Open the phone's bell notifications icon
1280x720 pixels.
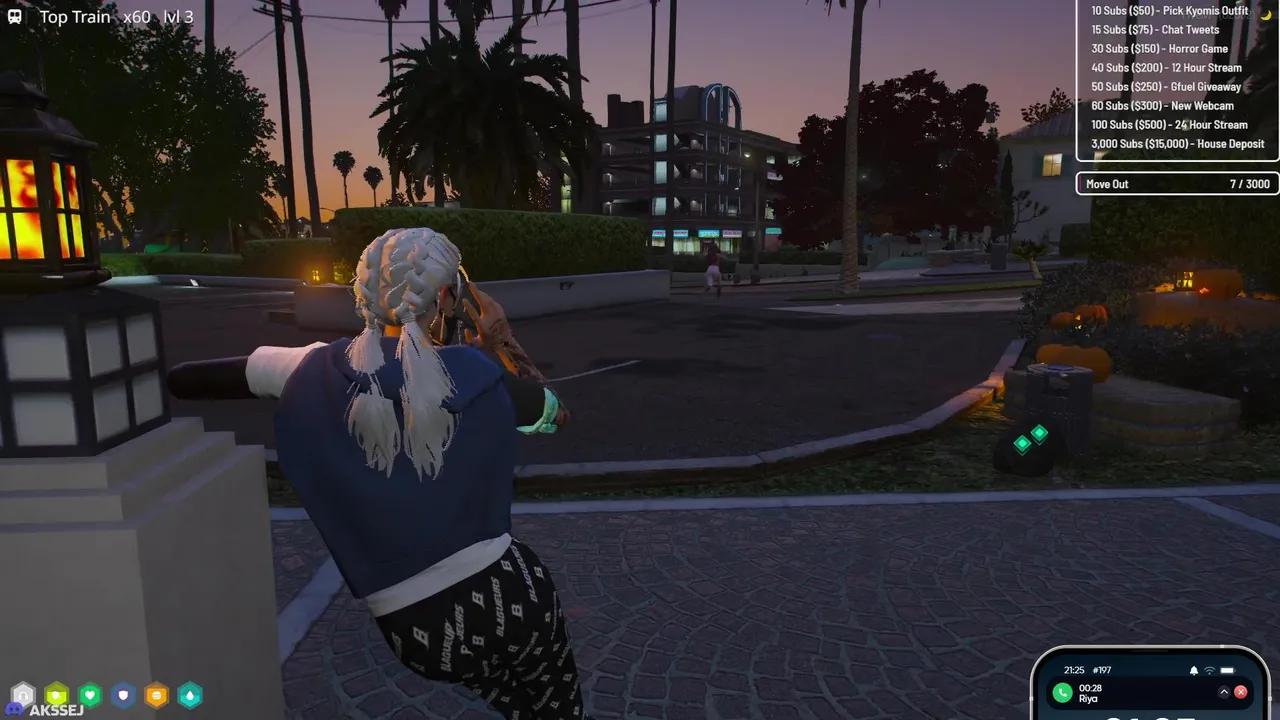1193,670
